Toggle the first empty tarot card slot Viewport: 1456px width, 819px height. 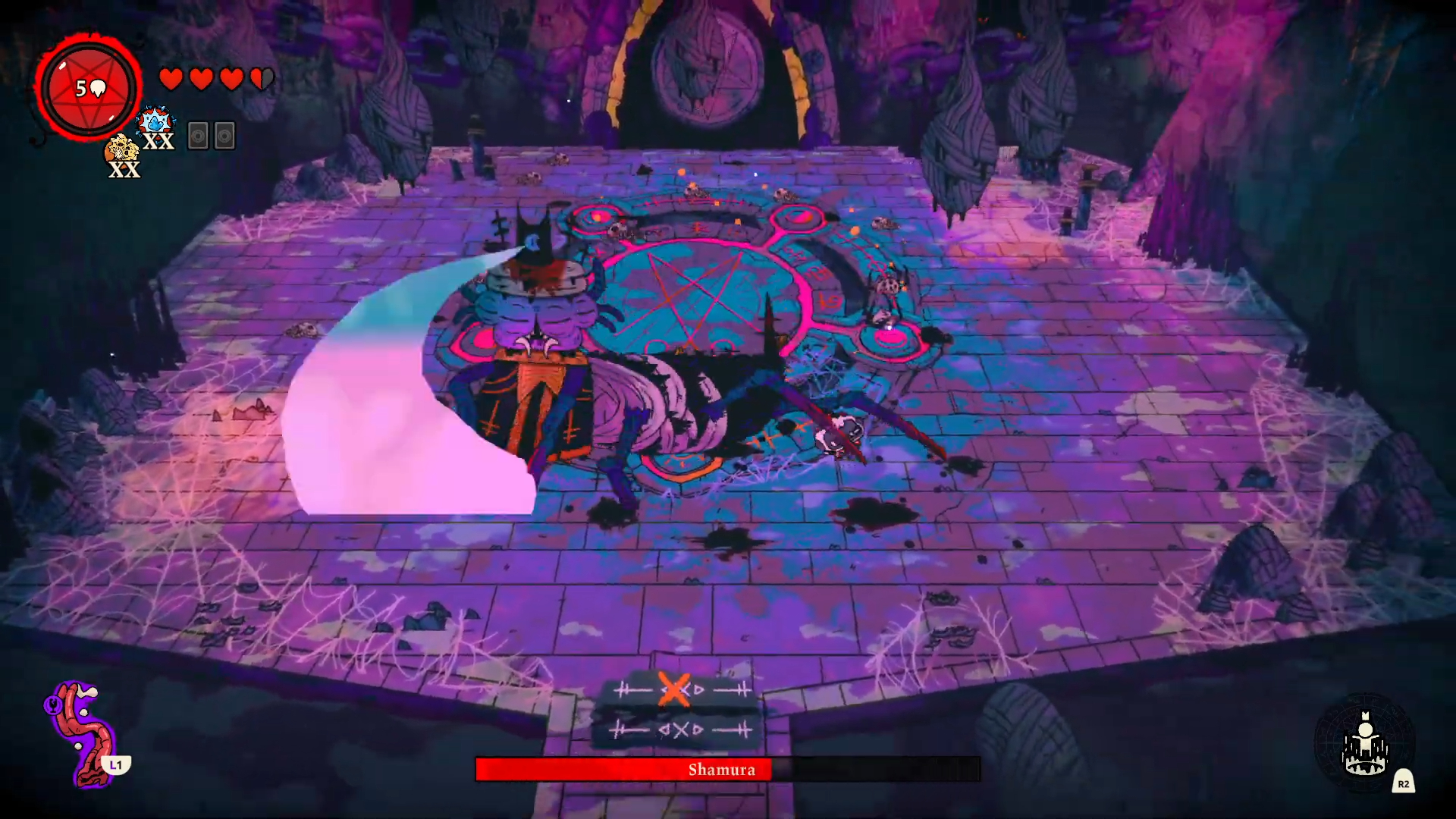click(198, 137)
